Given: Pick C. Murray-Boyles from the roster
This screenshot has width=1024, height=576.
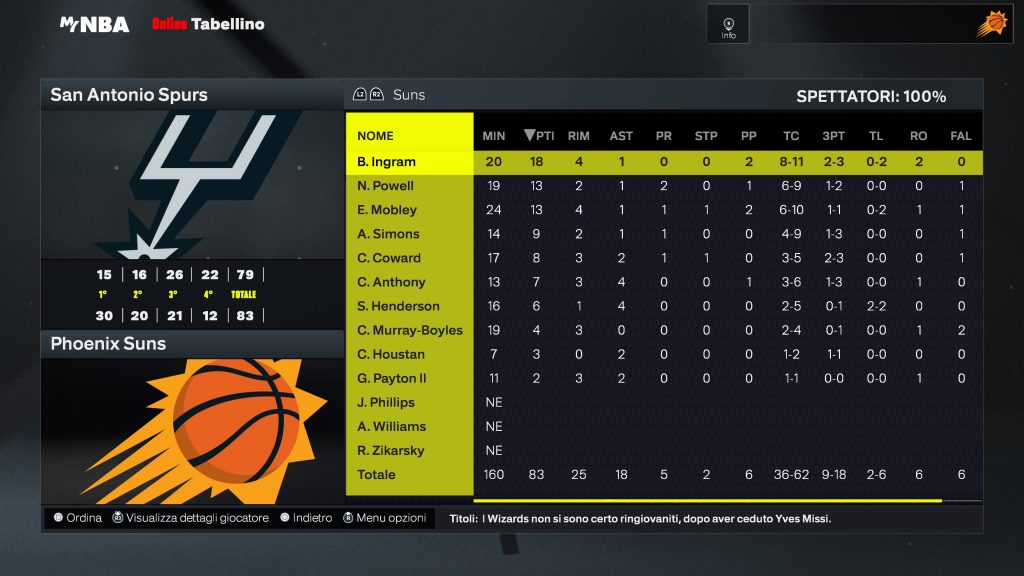Looking at the screenshot, I should coord(409,330).
